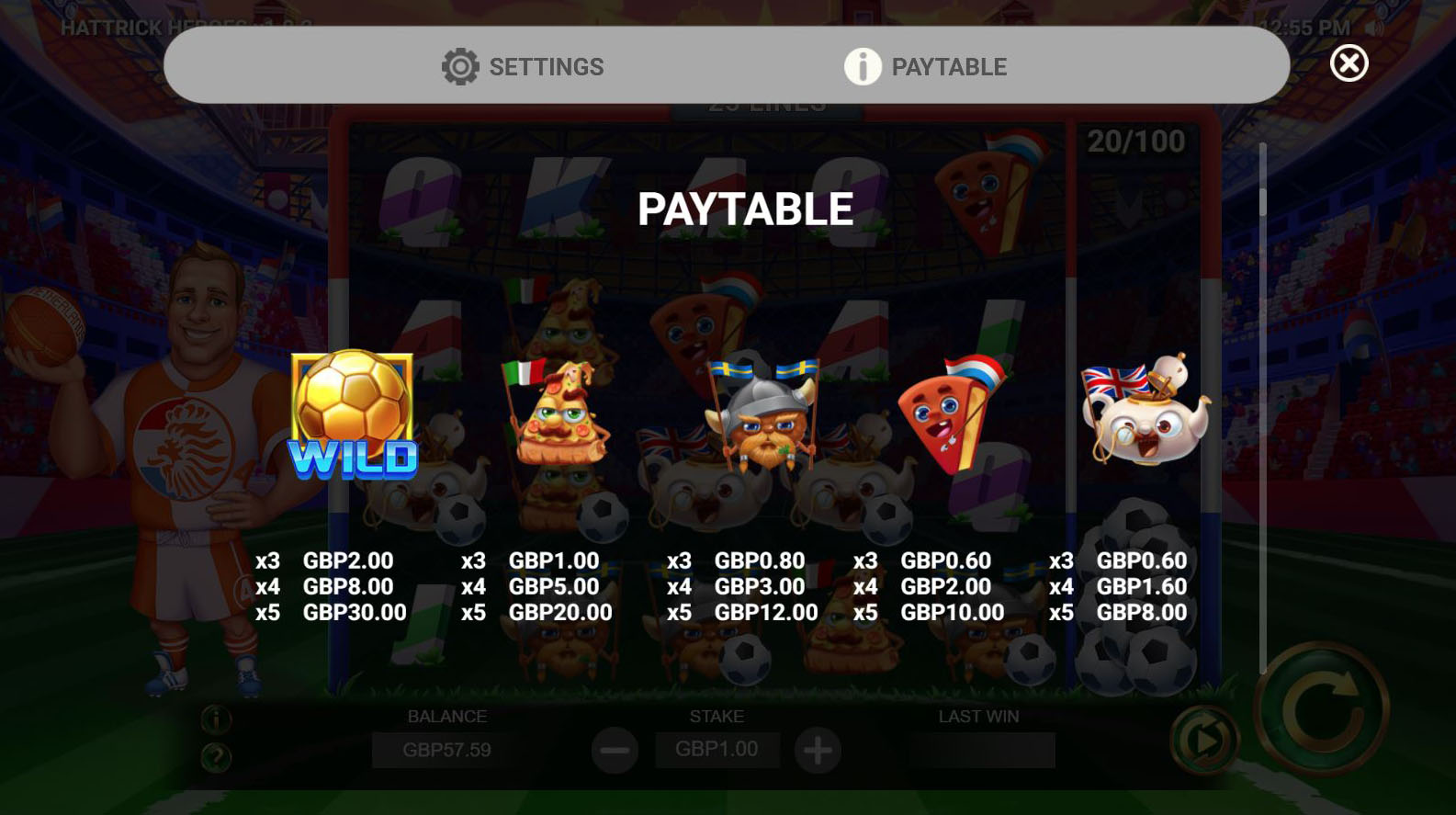The height and width of the screenshot is (815, 1456).
Task: Spin the reels with the gold arrow button
Action: (1322, 708)
